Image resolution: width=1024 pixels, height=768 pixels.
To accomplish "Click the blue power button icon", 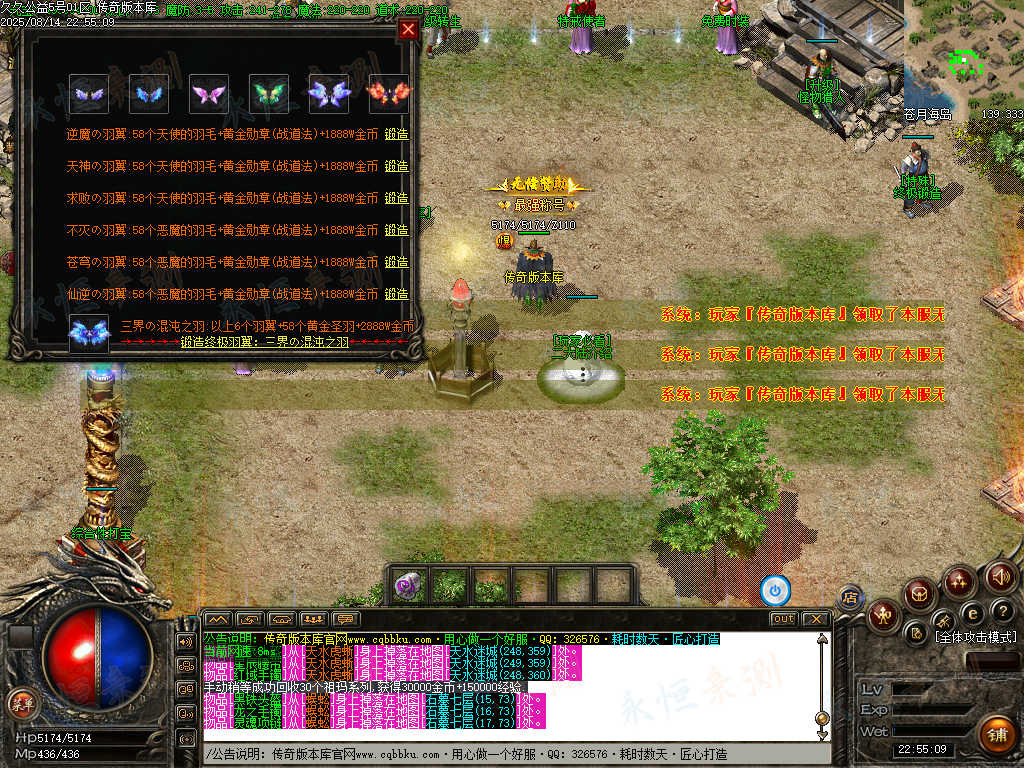I will click(775, 590).
